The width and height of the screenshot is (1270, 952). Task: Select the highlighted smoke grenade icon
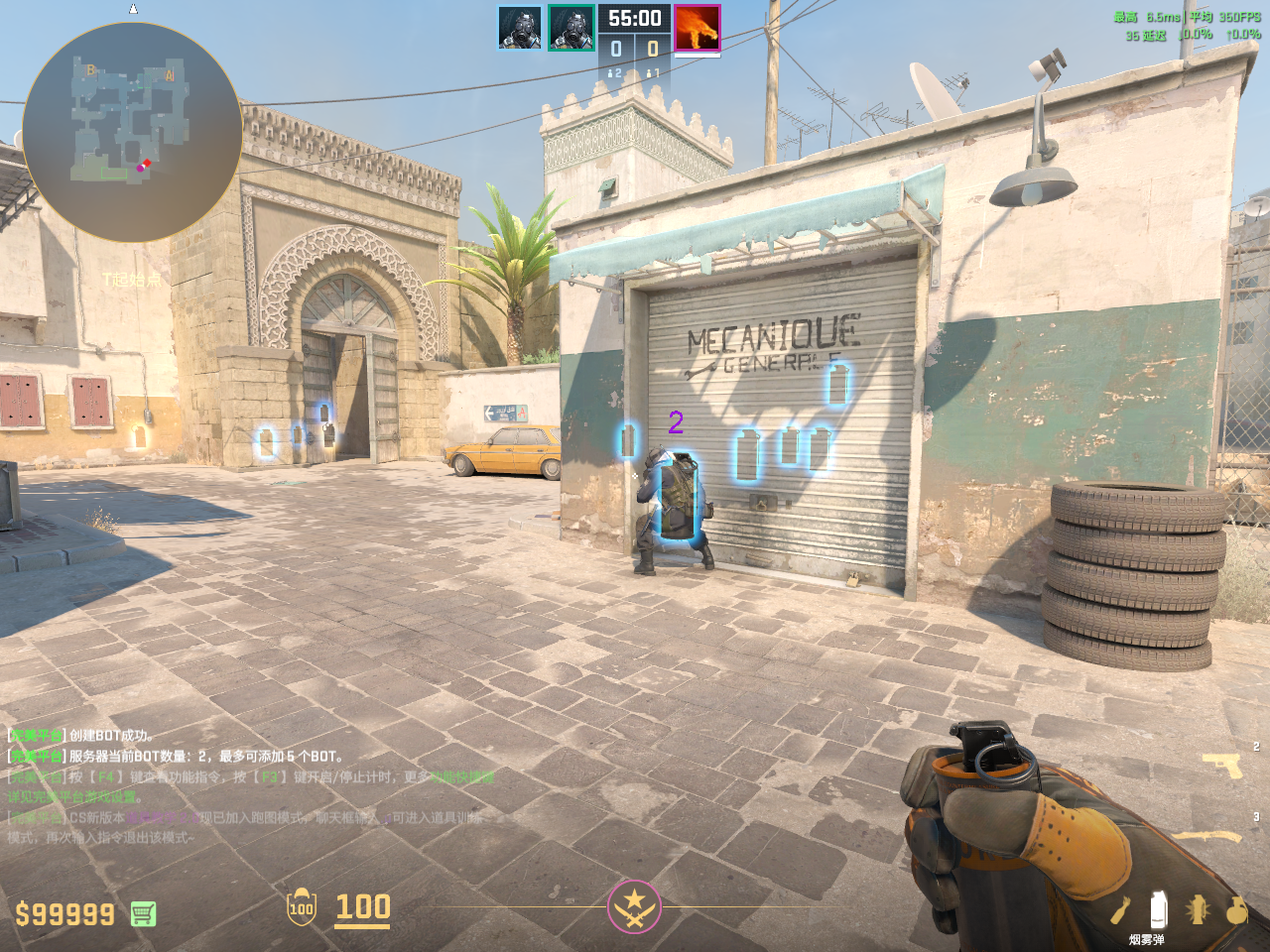click(1157, 909)
